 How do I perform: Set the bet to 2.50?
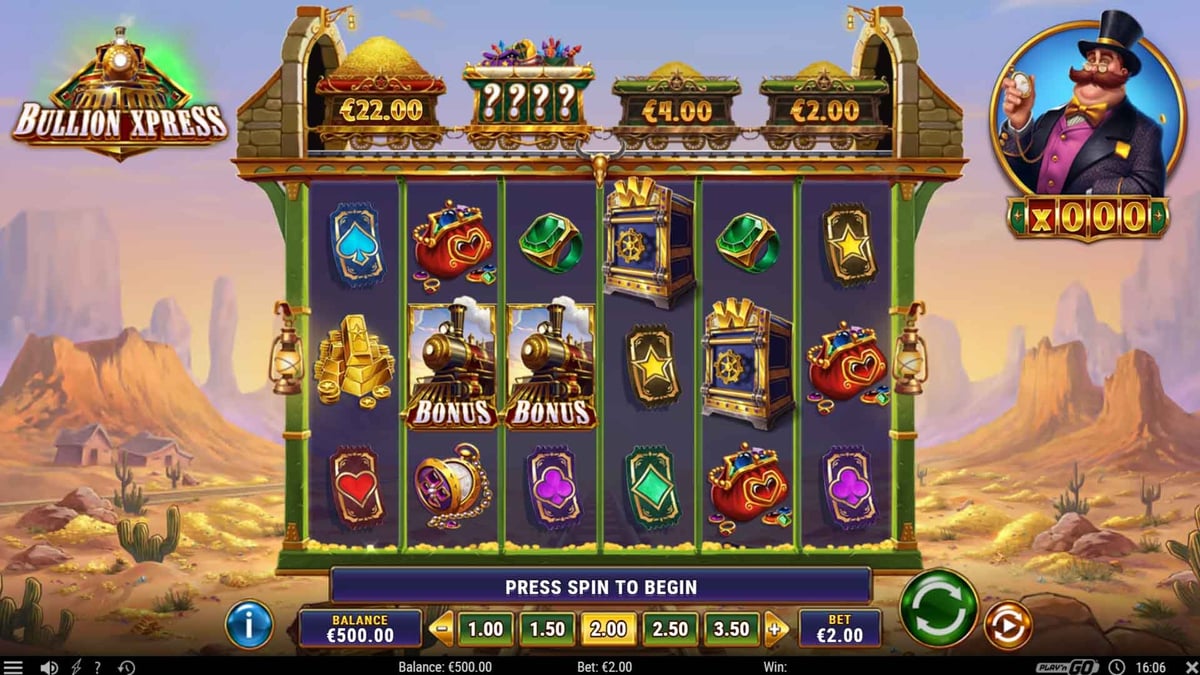coord(670,629)
